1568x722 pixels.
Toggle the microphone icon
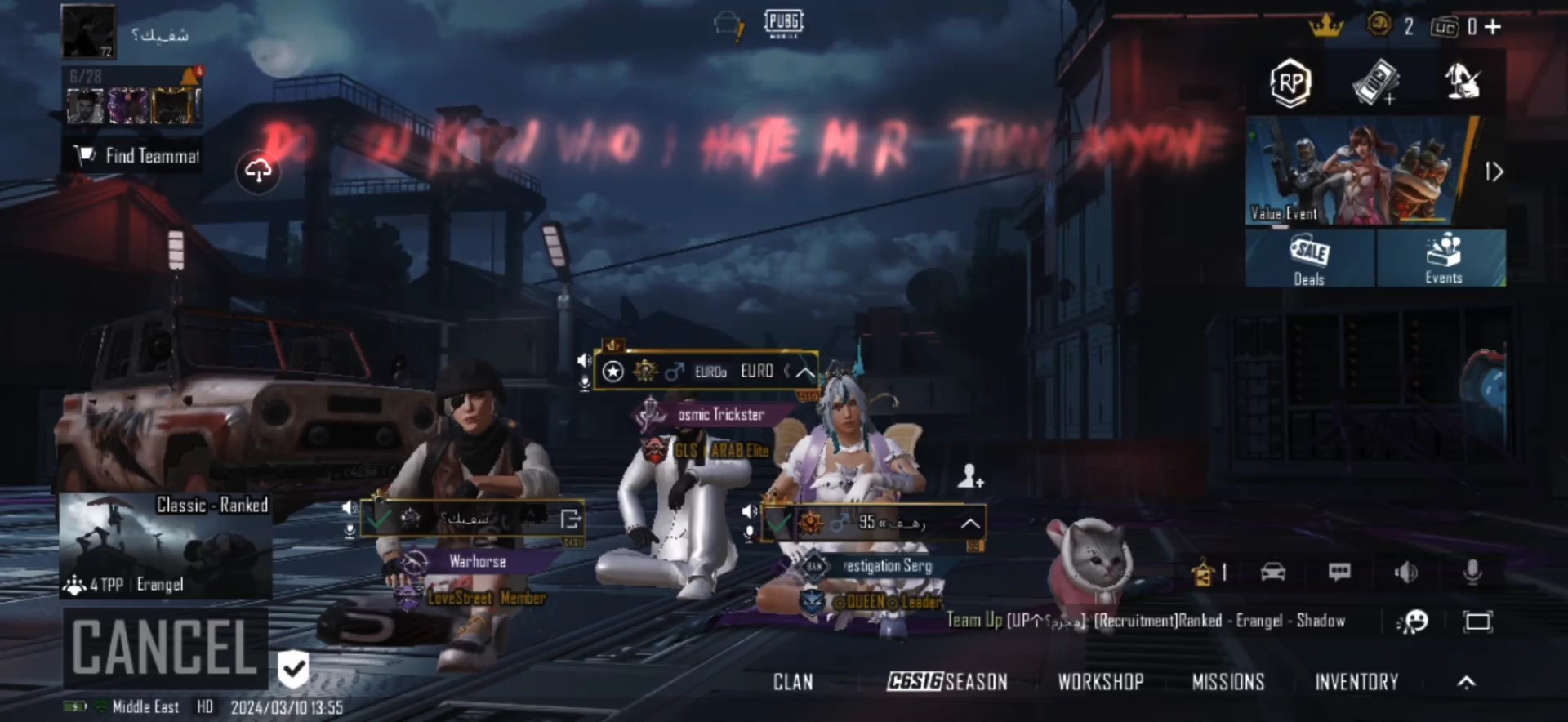point(1472,572)
